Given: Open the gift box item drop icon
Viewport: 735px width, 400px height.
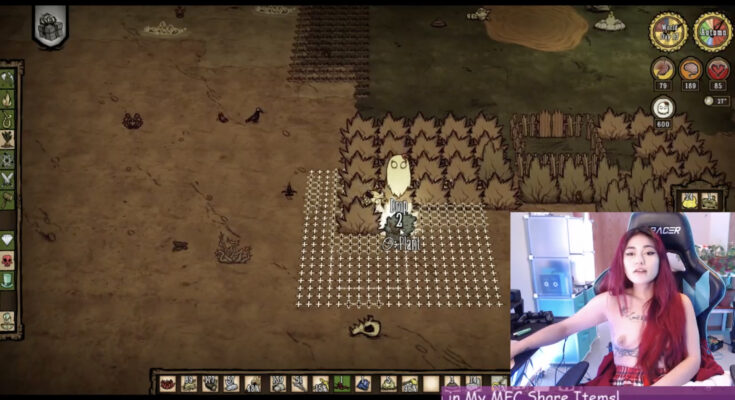Looking at the screenshot, I should [x=49, y=25].
